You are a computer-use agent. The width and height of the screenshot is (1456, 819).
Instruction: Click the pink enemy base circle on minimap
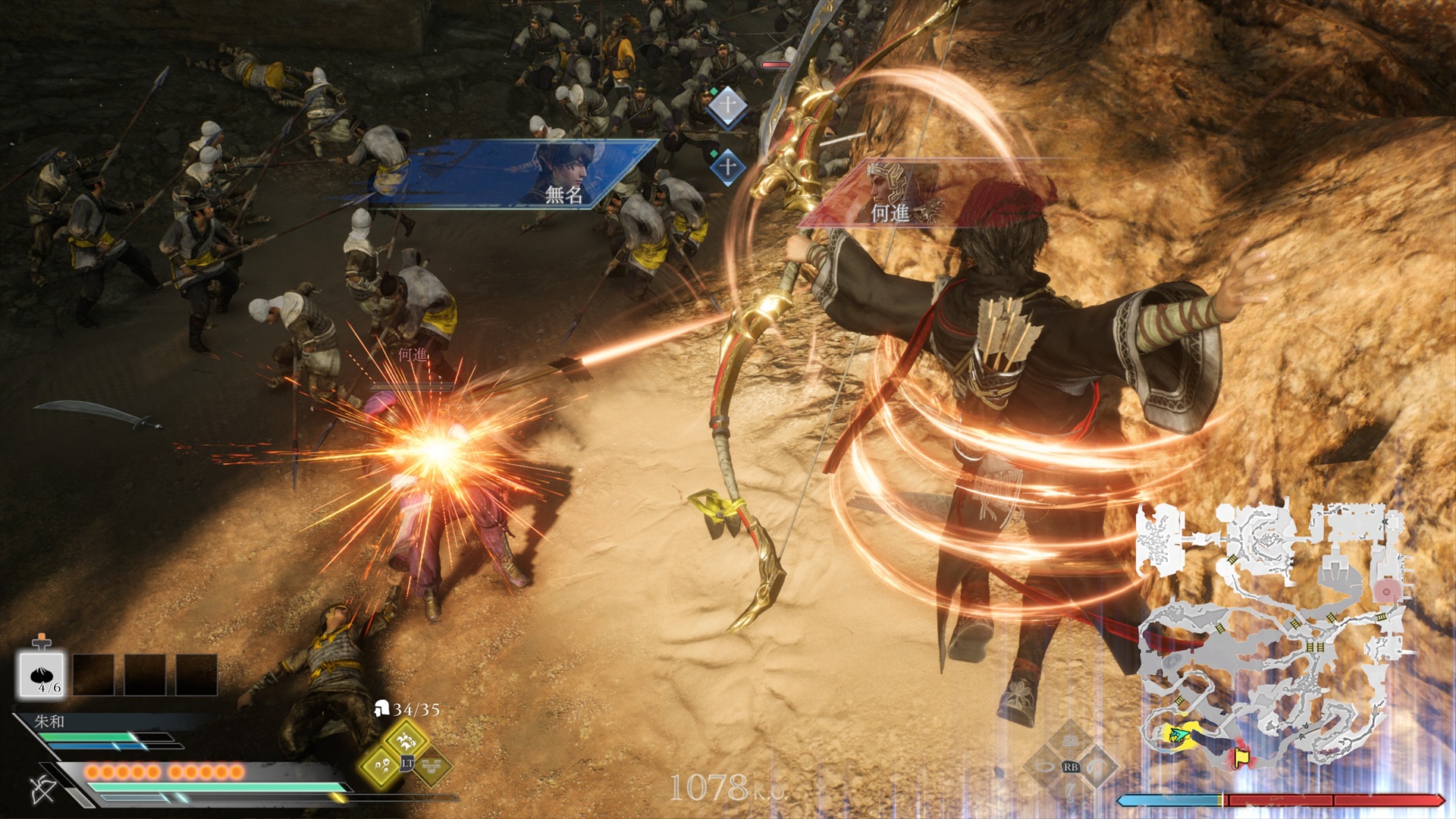(x=1386, y=591)
